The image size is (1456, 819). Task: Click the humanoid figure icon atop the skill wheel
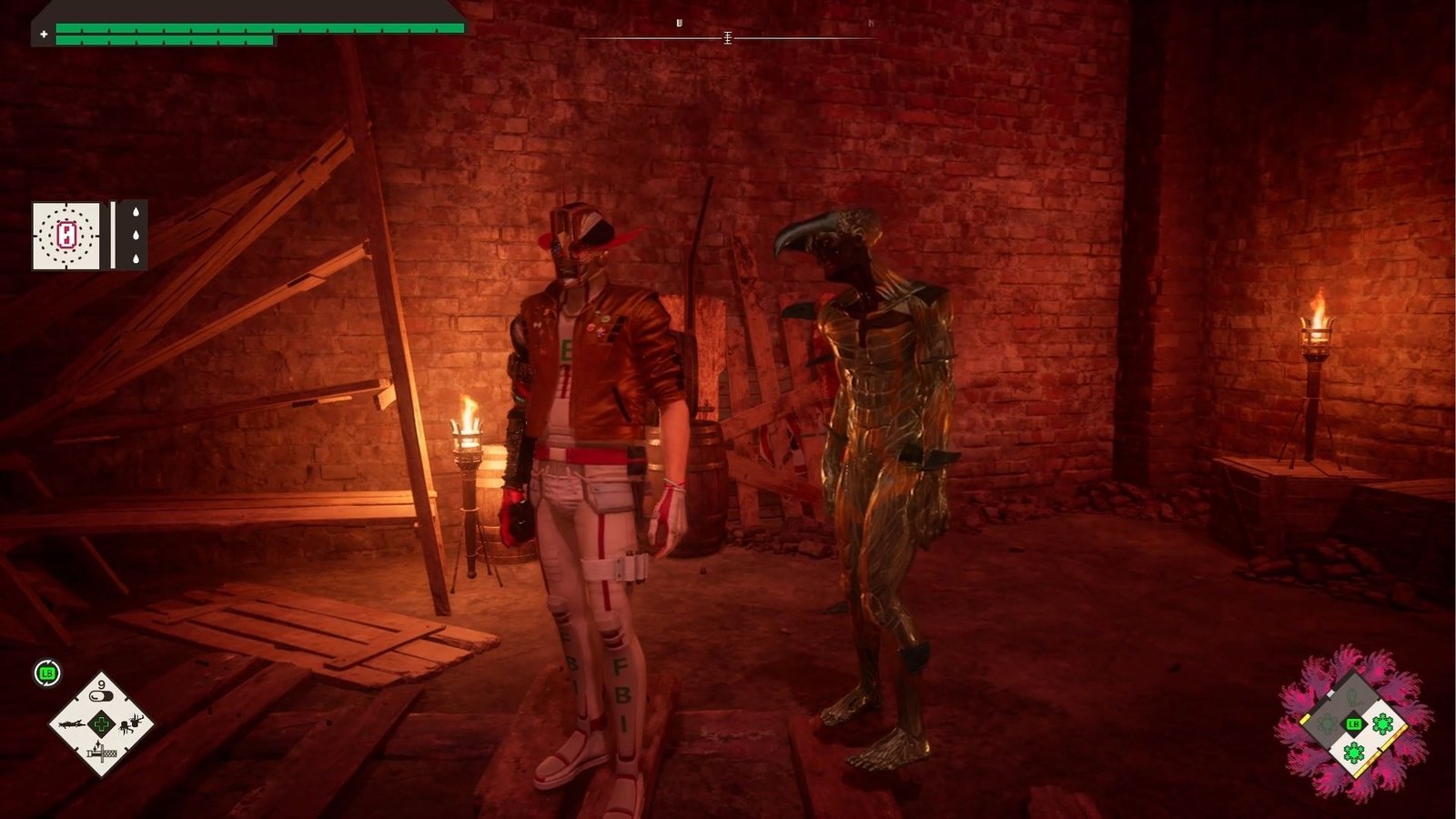pyautogui.click(x=1352, y=697)
